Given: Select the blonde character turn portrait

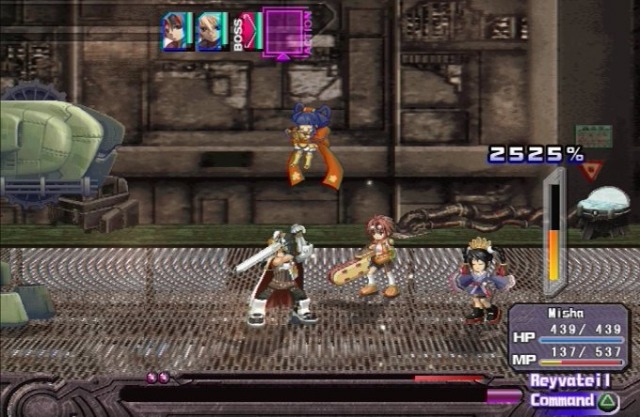Looking at the screenshot, I should 211,31.
